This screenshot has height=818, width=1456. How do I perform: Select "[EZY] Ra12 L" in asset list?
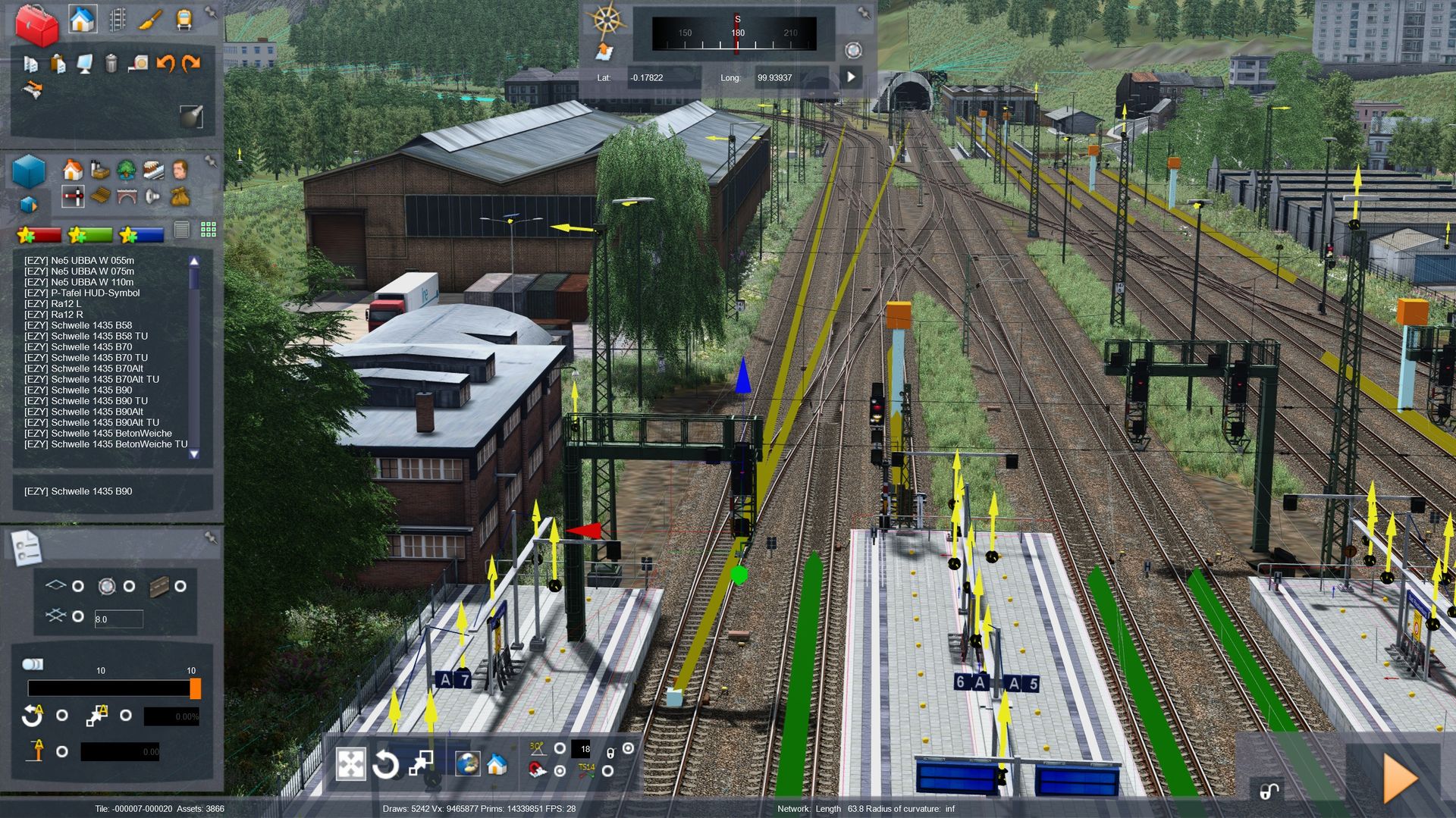click(52, 303)
